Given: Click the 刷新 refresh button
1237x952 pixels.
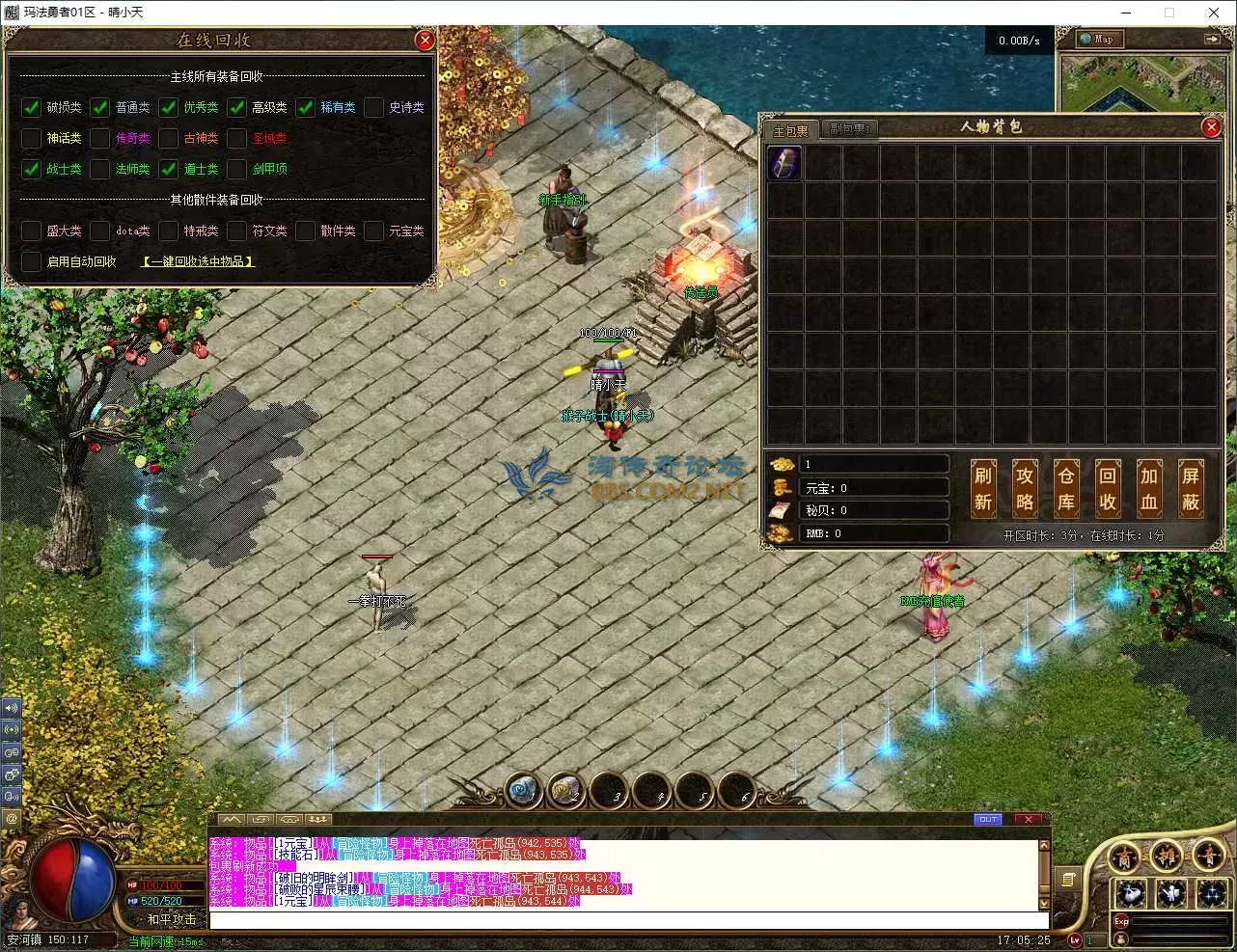Looking at the screenshot, I should tap(982, 488).
